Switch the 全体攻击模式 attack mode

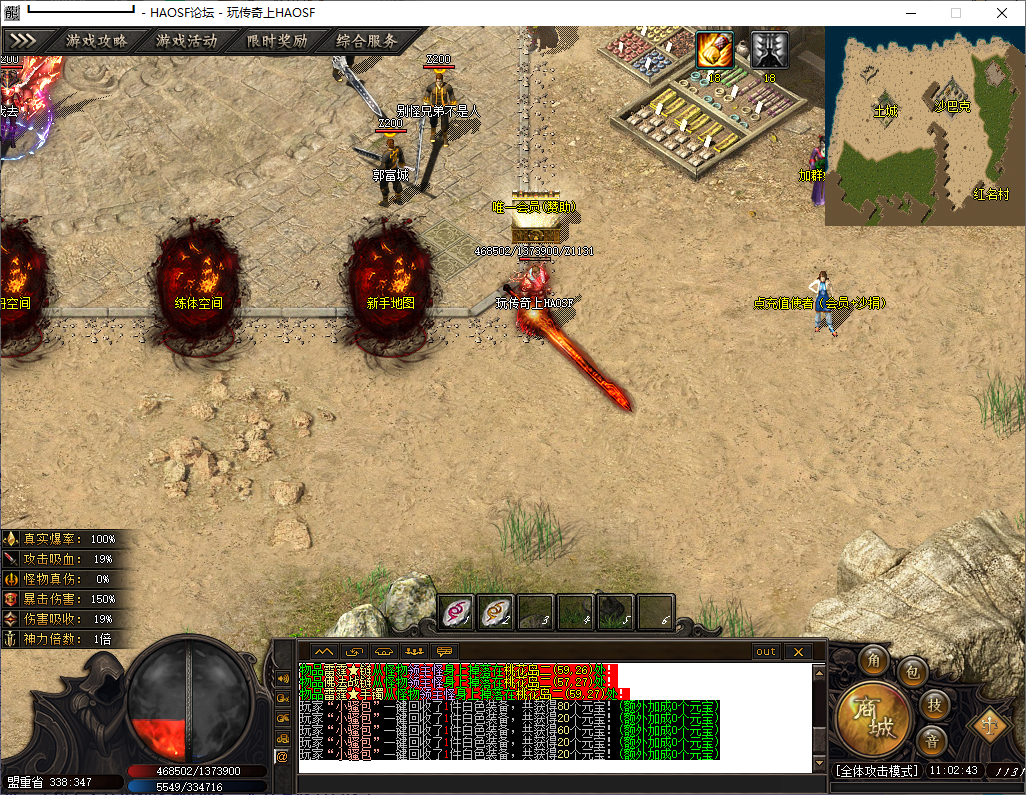pos(876,771)
